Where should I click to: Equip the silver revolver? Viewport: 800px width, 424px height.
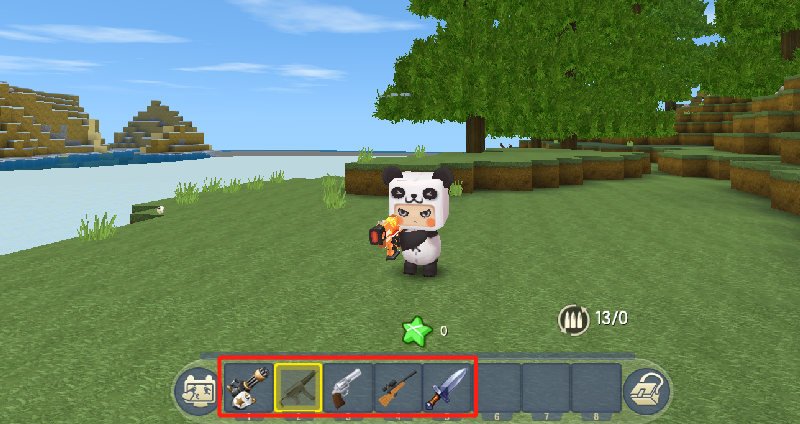pyautogui.click(x=347, y=387)
